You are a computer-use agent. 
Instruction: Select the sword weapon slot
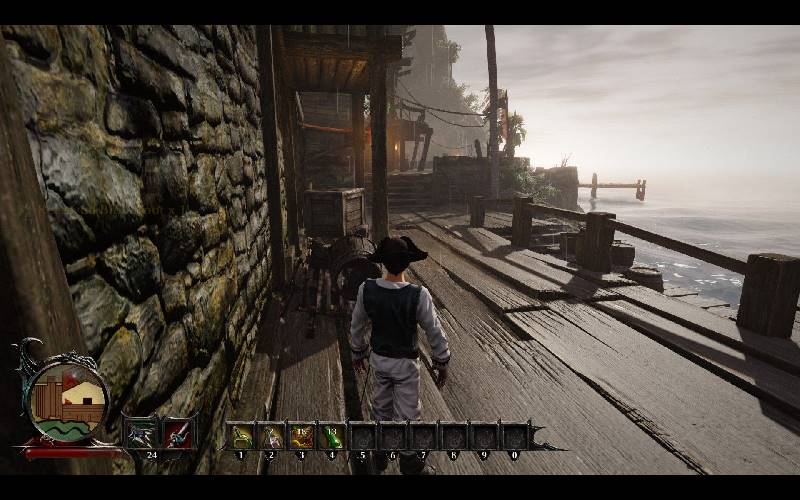tap(177, 434)
